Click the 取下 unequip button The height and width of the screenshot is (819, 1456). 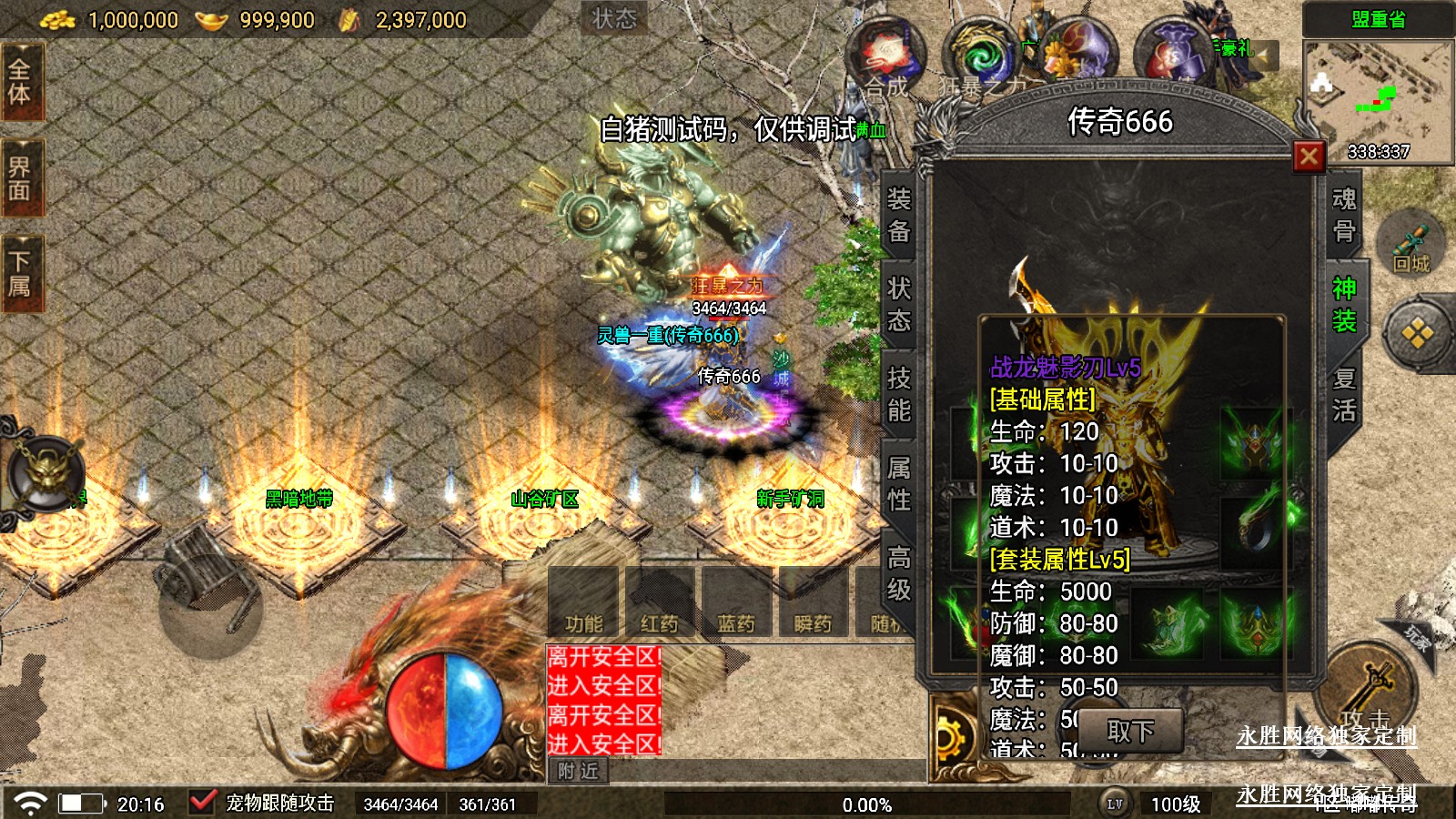(x=1130, y=731)
